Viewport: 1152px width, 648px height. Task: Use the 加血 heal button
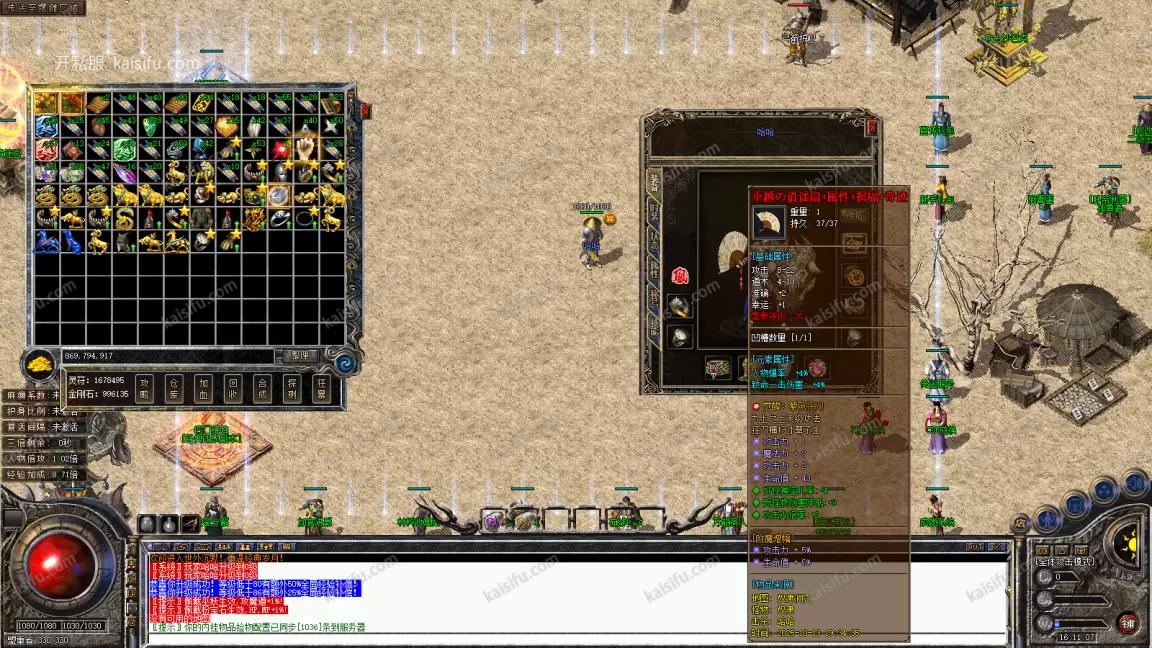tap(204, 387)
